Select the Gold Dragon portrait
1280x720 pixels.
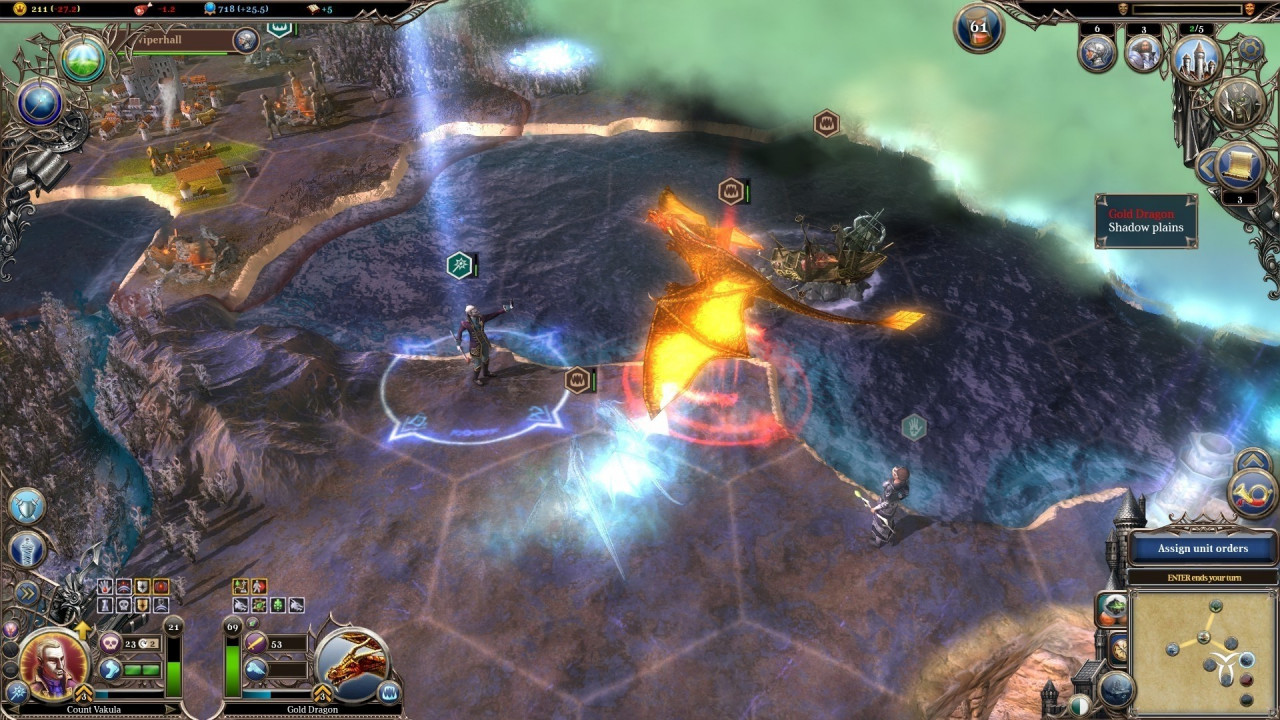click(350, 663)
